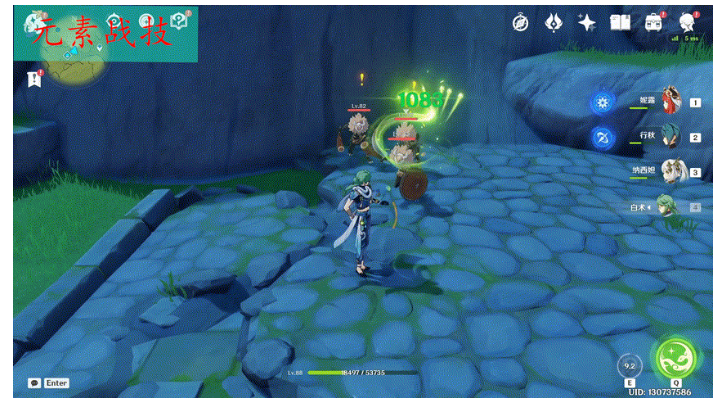Switch to party member 妮露
Image resolution: width=720 pixels, height=404 pixels.
click(672, 101)
